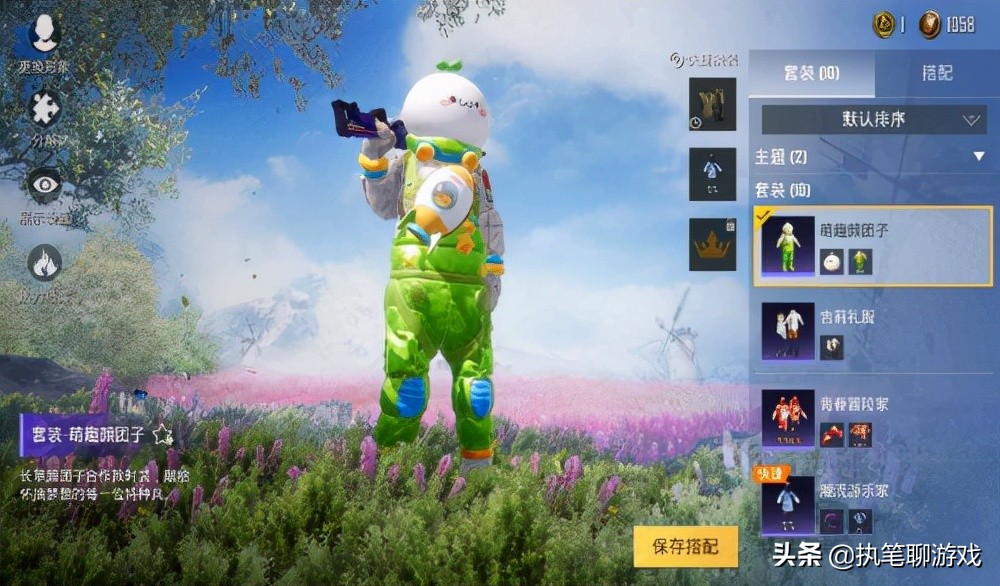Open the blue robe clothing slot
This screenshot has height=586, width=1000.
tap(712, 174)
